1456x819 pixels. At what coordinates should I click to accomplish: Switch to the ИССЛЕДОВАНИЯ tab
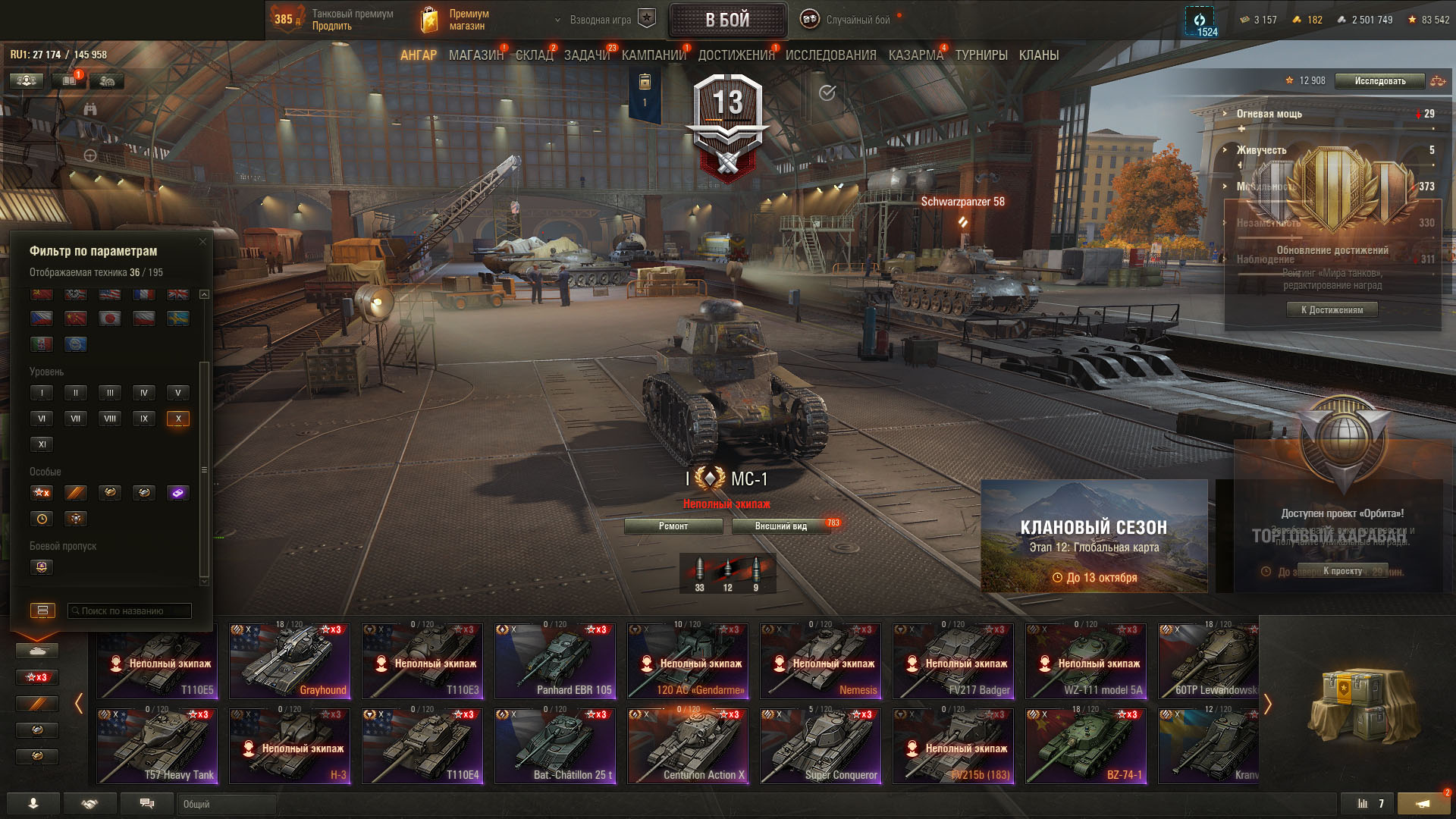tap(830, 55)
